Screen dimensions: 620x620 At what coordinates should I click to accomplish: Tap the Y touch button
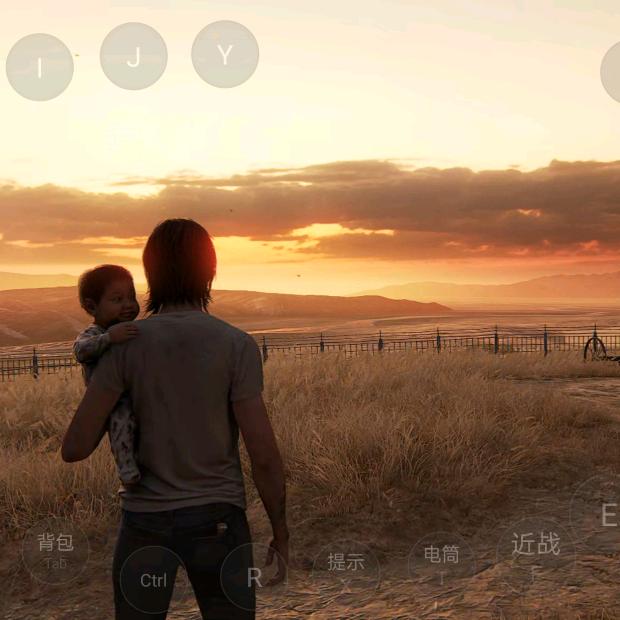[x=225, y=54]
